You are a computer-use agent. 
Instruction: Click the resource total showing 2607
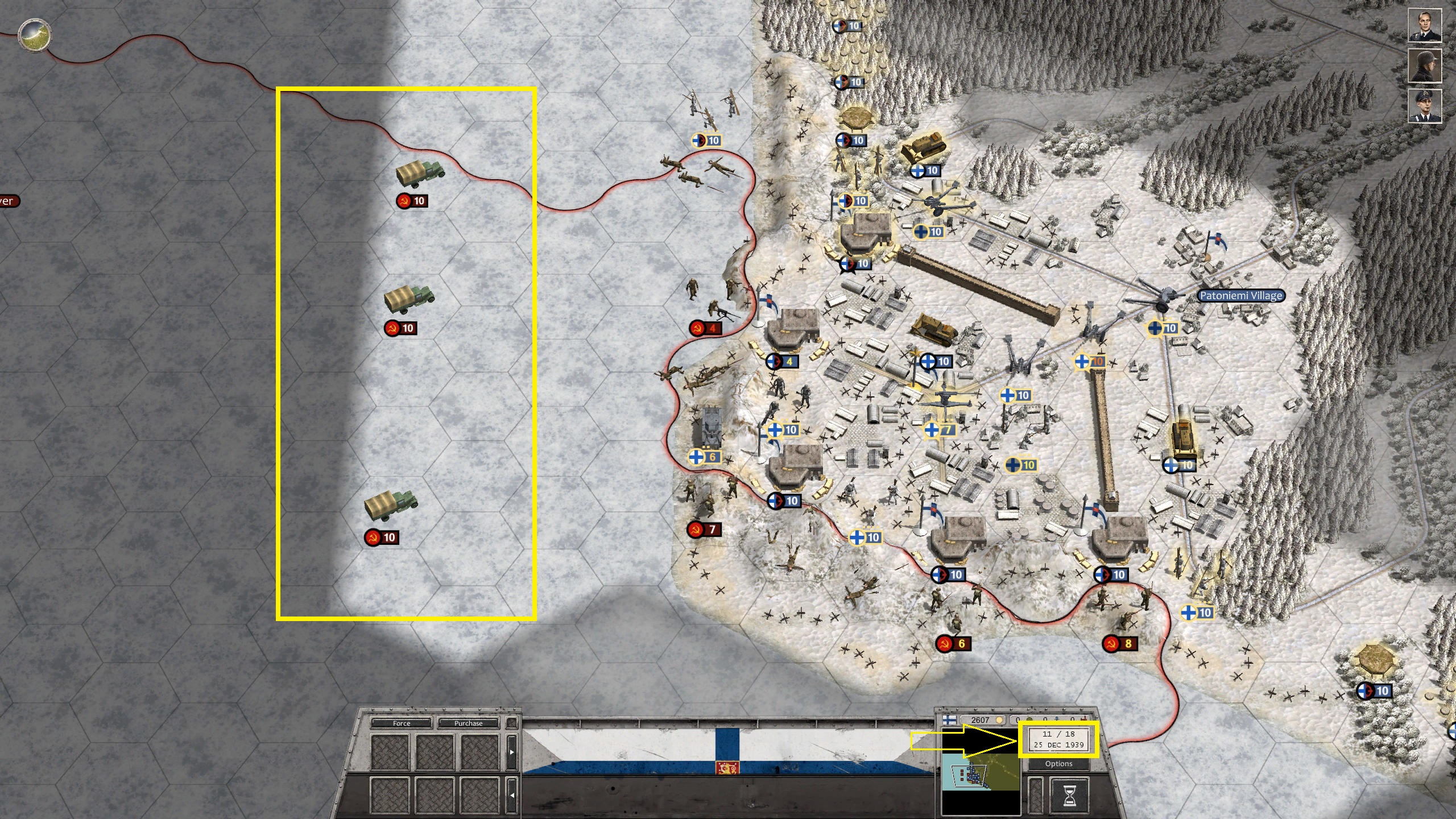click(981, 719)
